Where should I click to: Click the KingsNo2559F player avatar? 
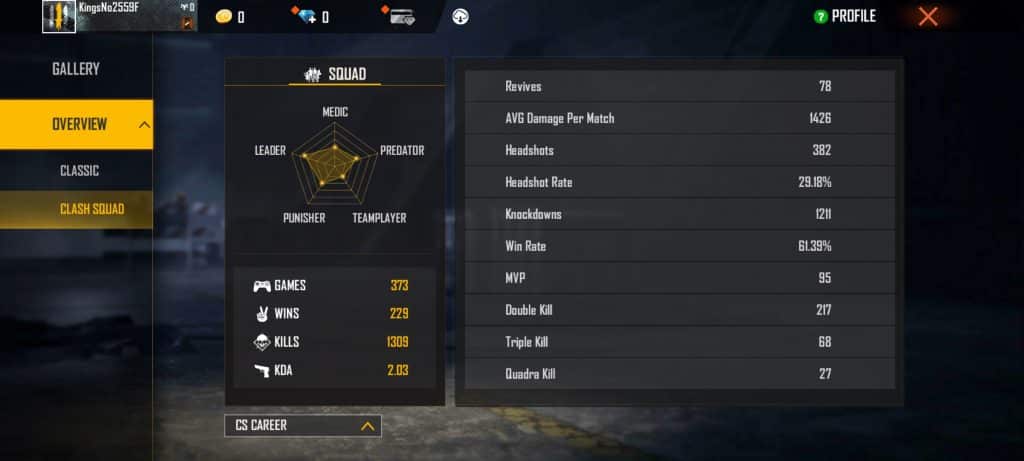point(59,16)
